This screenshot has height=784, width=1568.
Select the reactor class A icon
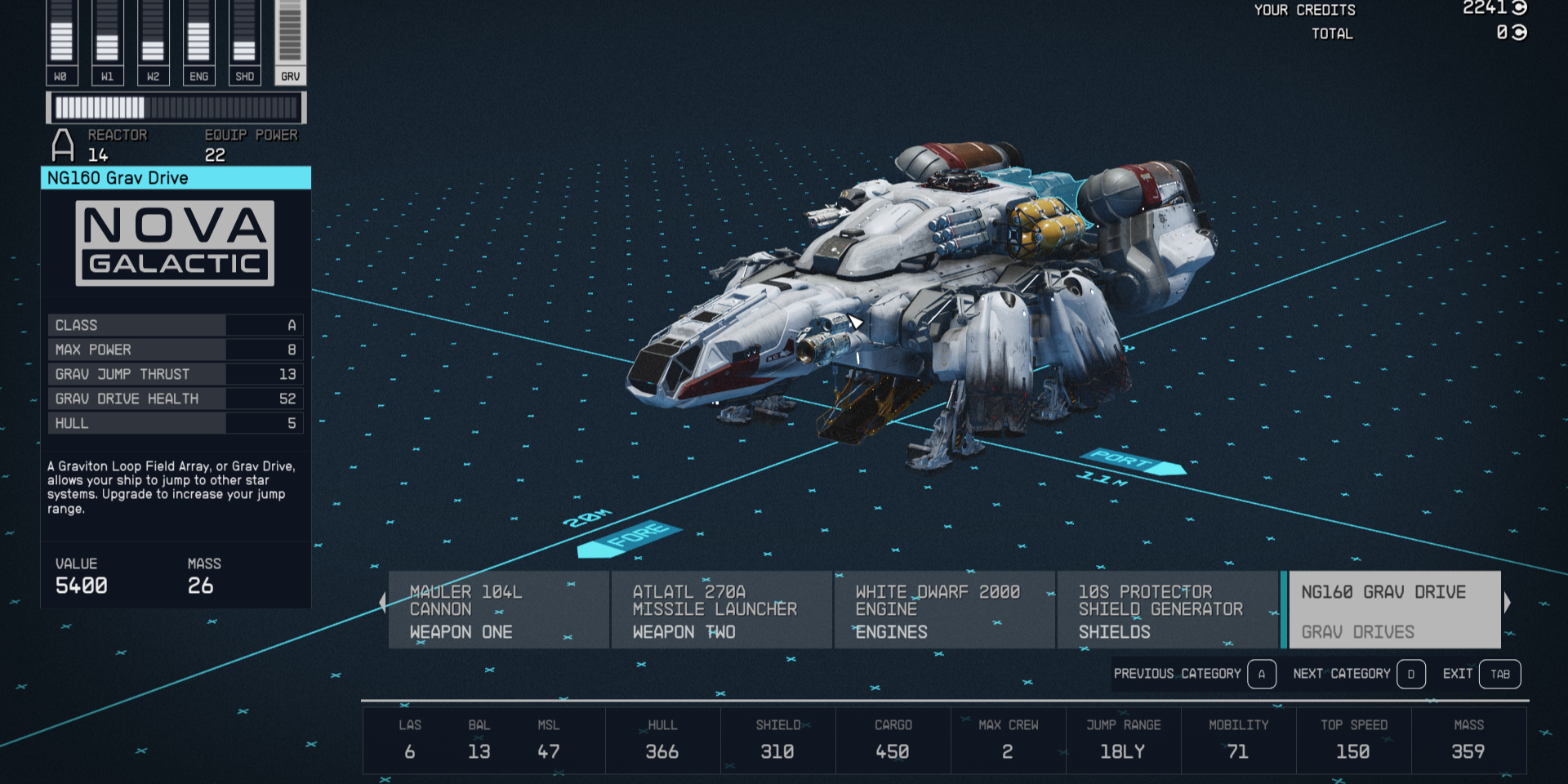coord(62,144)
